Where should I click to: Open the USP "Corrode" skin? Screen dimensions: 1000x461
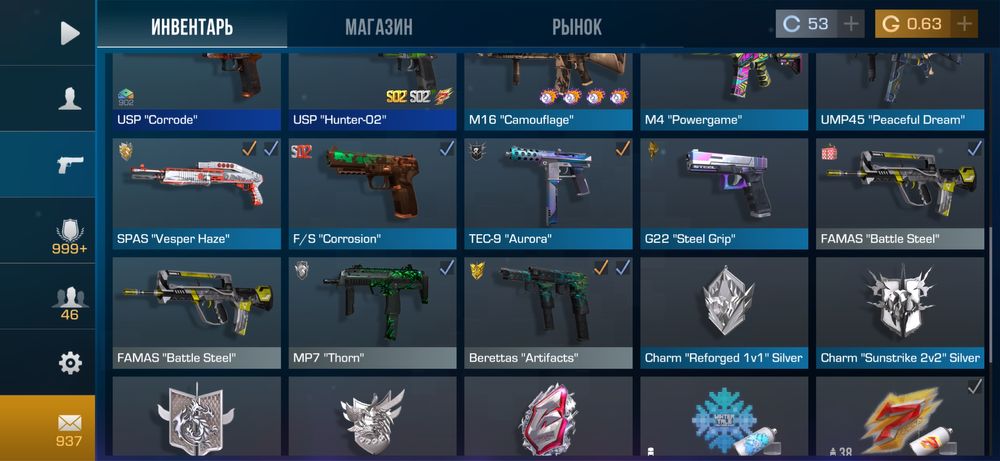pos(196,90)
